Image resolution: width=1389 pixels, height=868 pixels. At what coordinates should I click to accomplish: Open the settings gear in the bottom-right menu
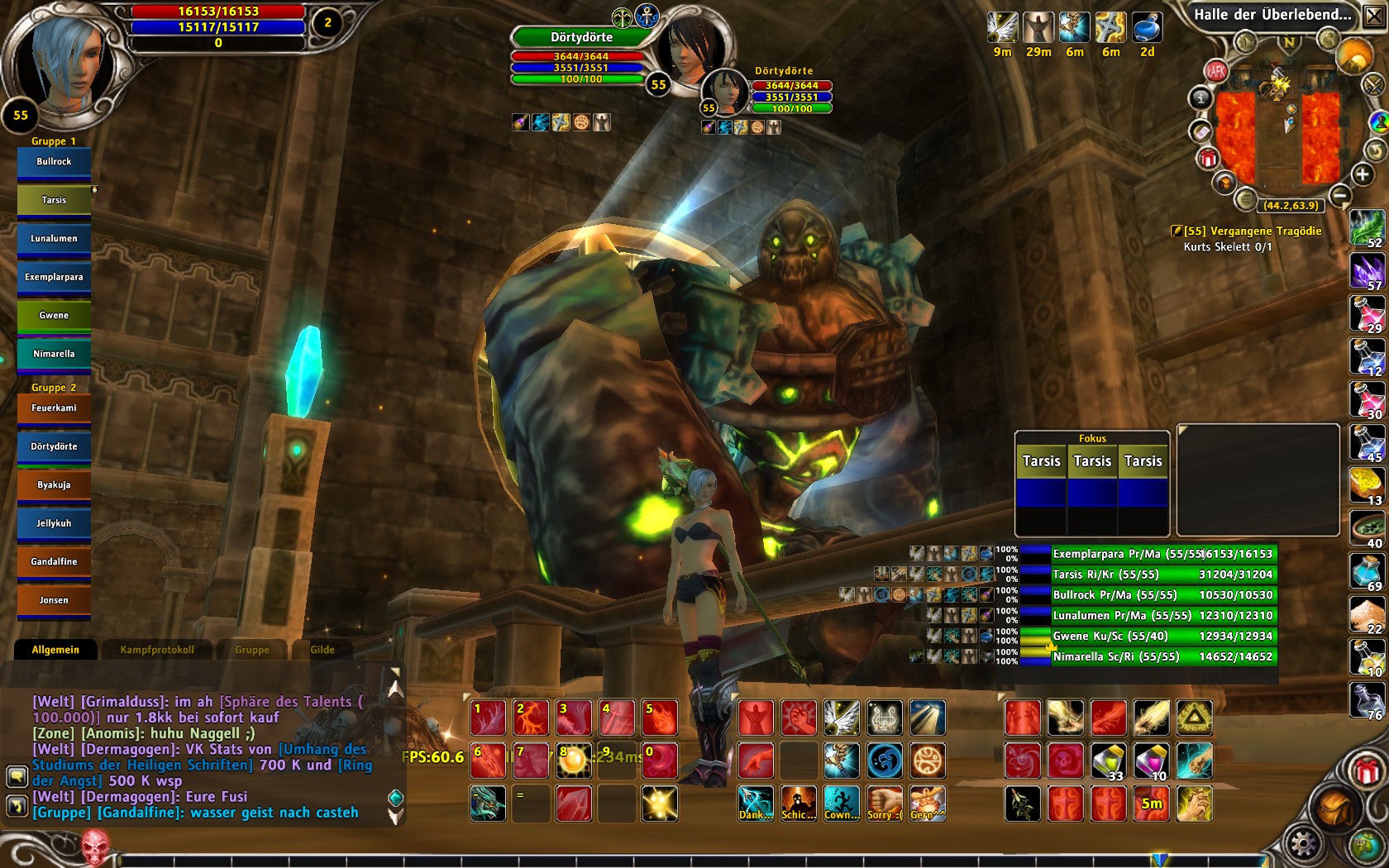(x=1303, y=844)
